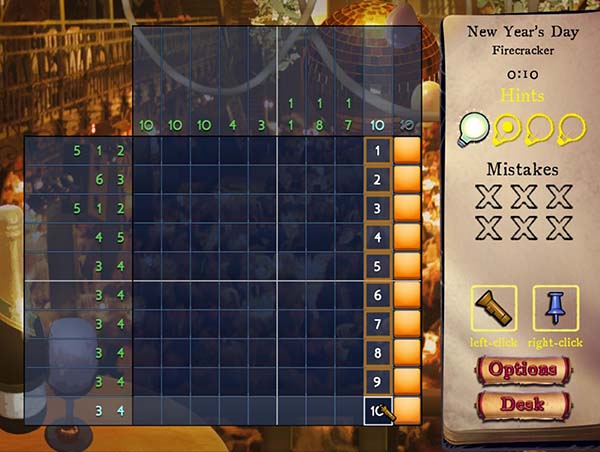This screenshot has height=452, width=600.
Task: Activate the row 4 number button
Action: click(377, 238)
